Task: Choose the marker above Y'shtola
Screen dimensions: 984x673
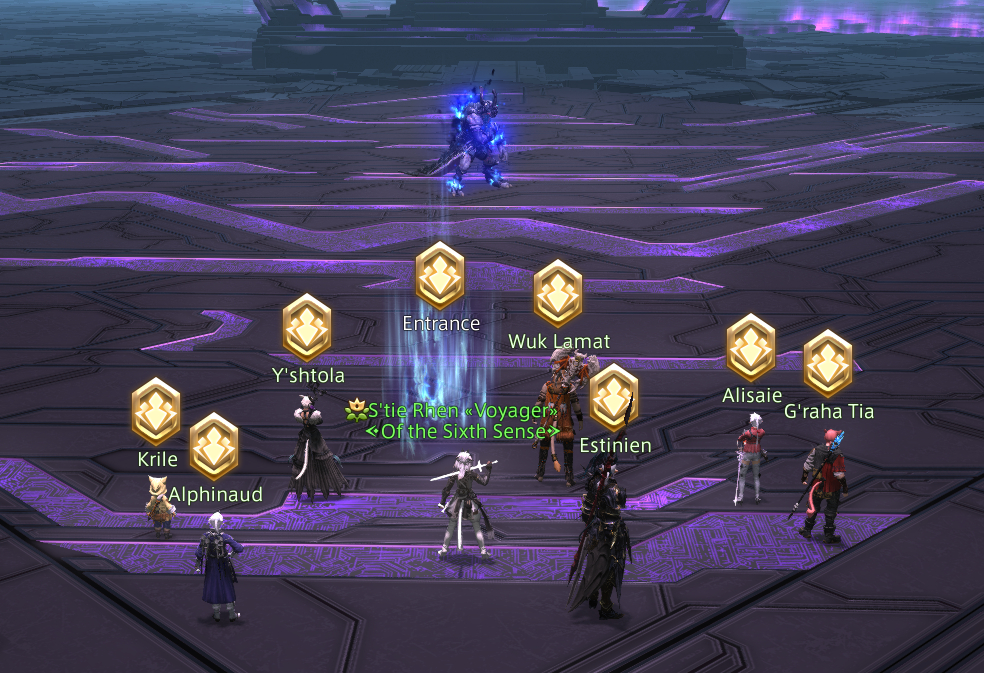Action: tap(307, 327)
